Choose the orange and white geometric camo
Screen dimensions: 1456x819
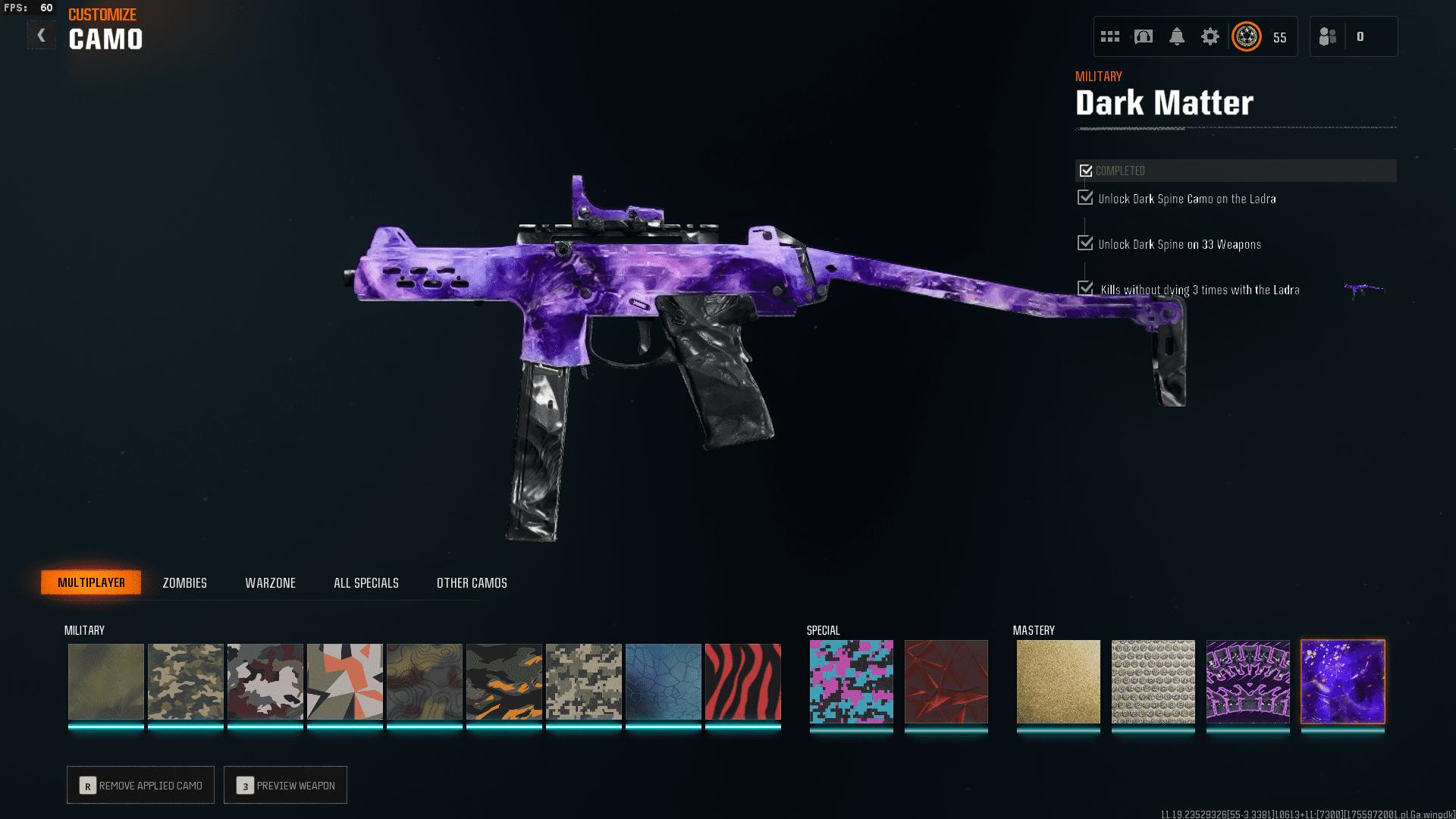pyautogui.click(x=344, y=681)
